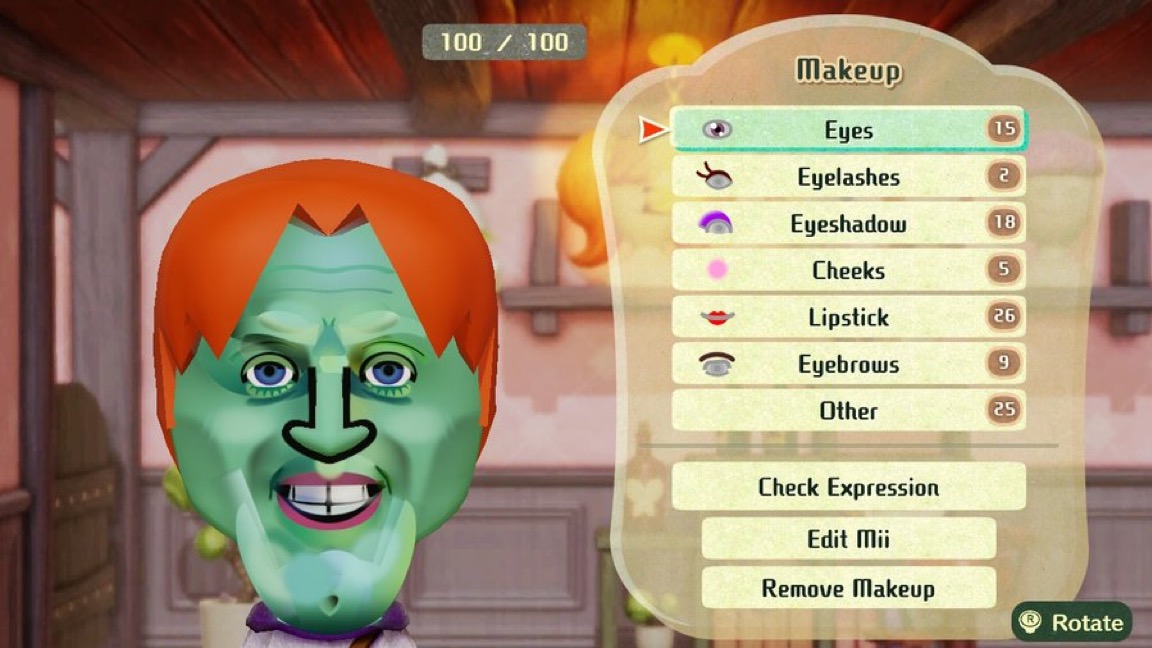Click the Check Expression button
1152x648 pixels.
[848, 487]
